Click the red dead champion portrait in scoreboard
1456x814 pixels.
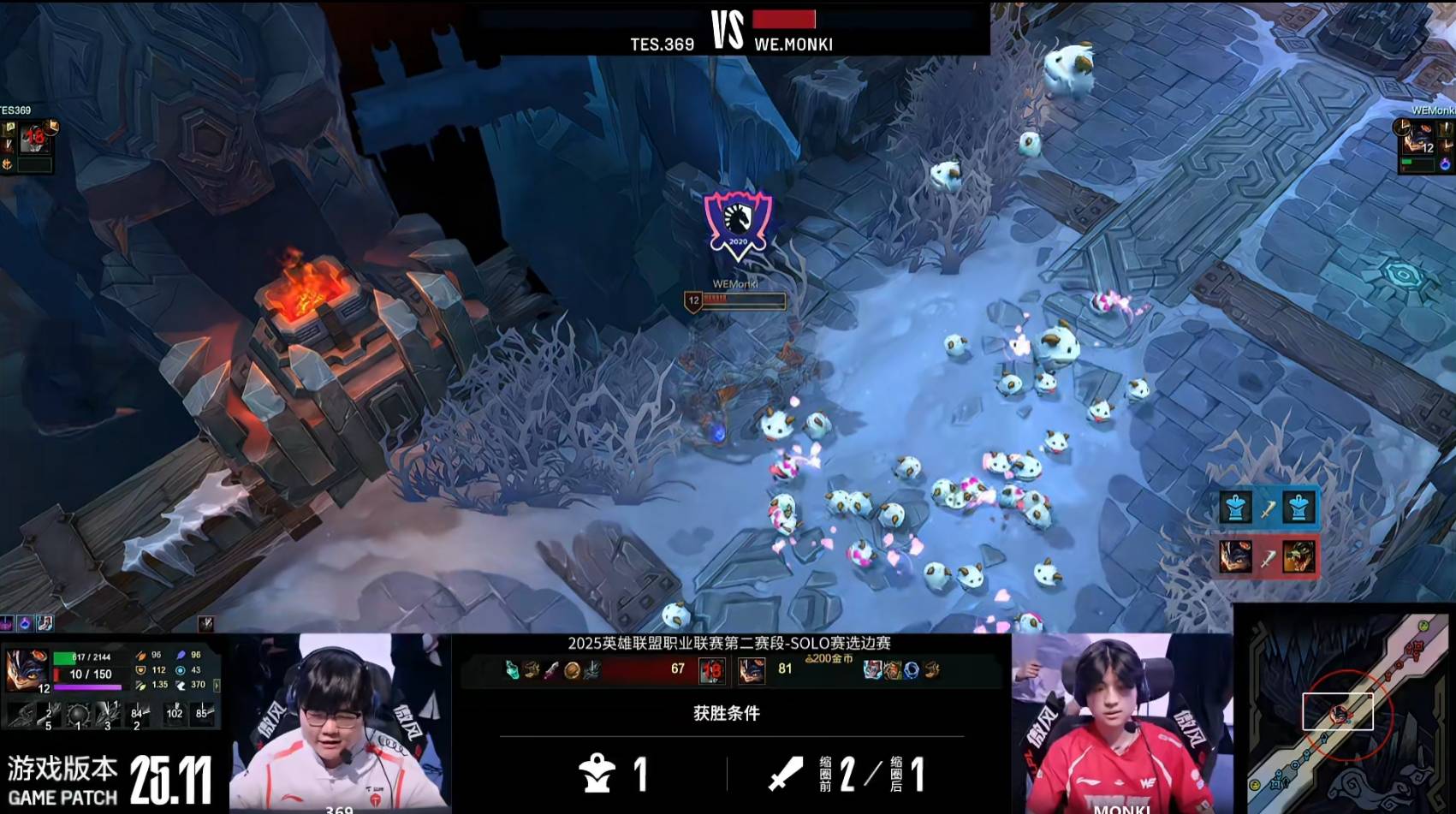click(x=712, y=670)
